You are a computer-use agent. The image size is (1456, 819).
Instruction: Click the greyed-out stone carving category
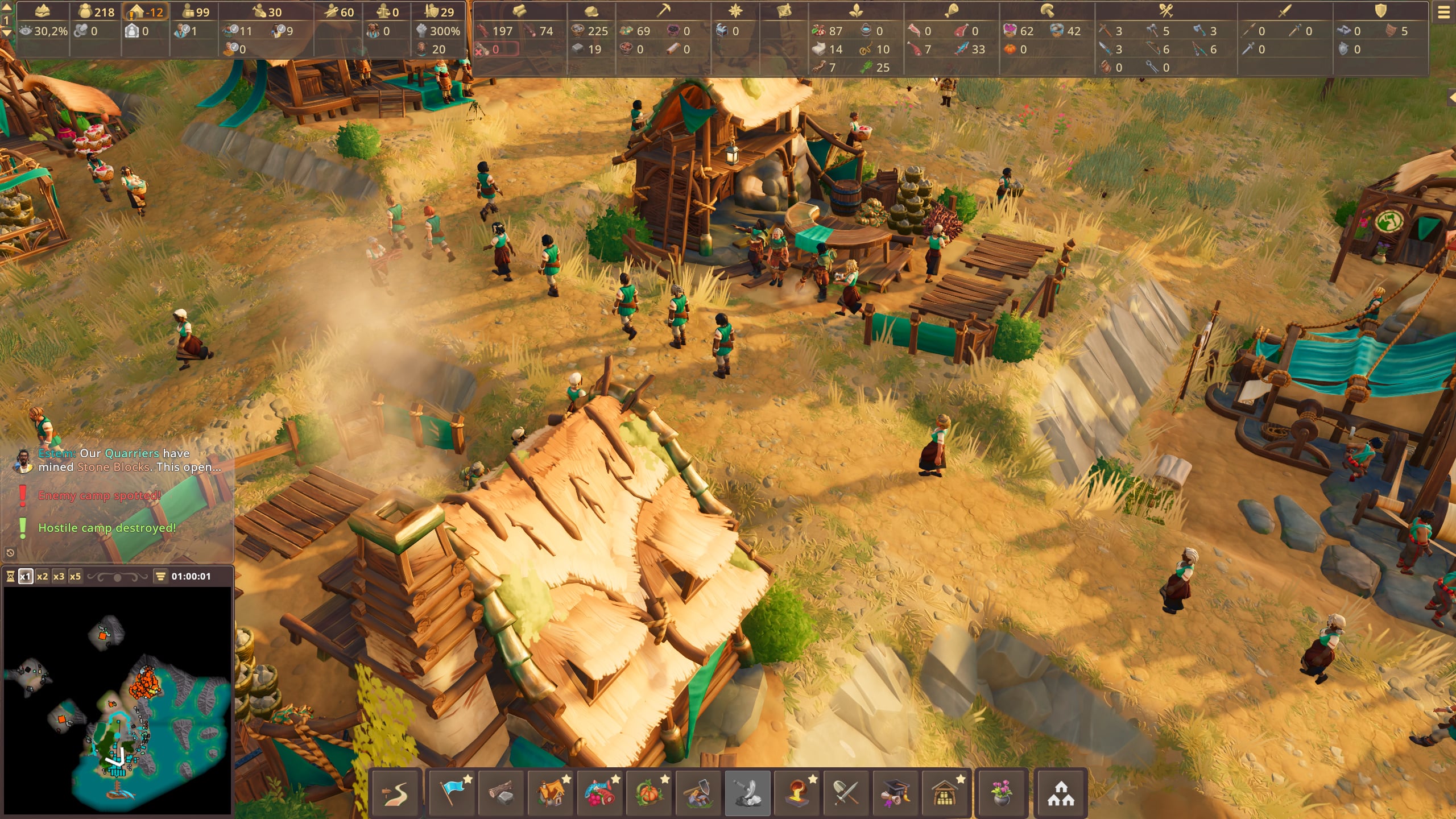747,793
